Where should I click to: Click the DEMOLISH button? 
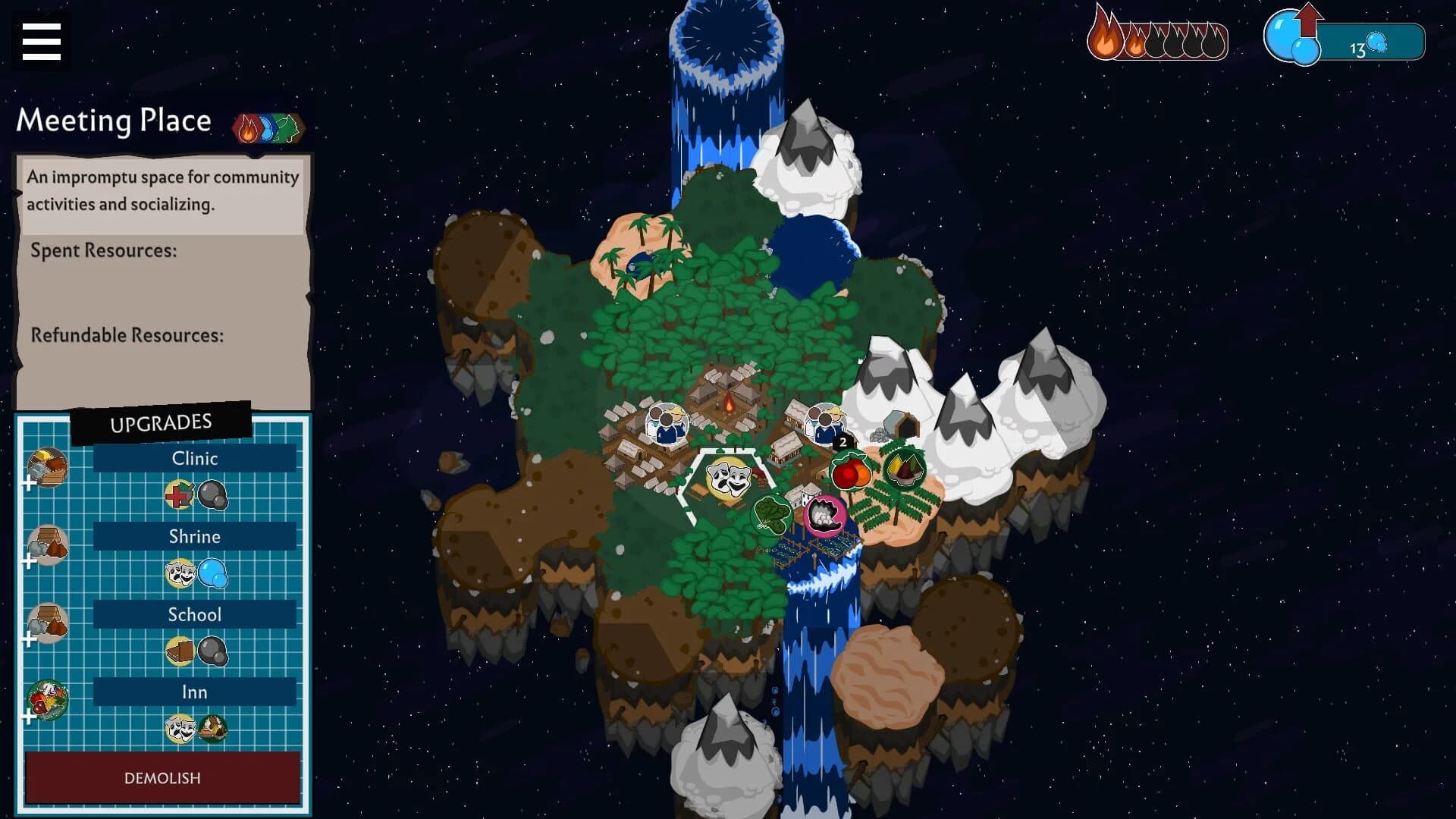(x=162, y=777)
